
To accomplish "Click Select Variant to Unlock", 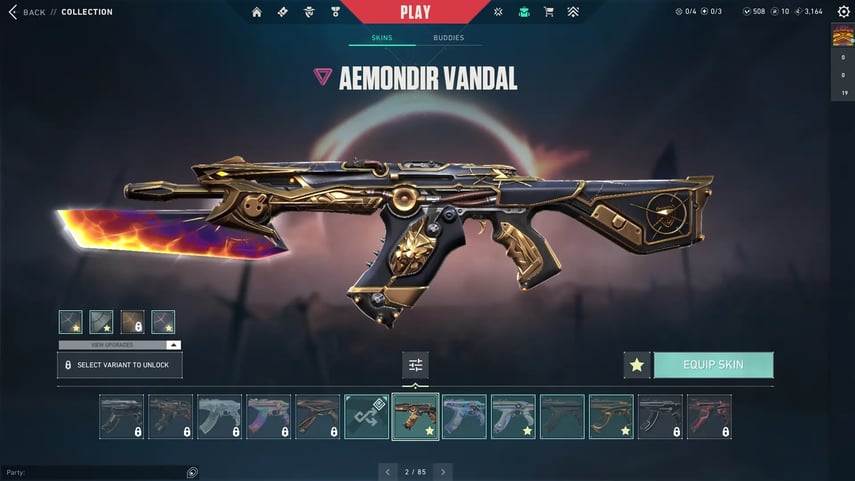I will 119,365.
